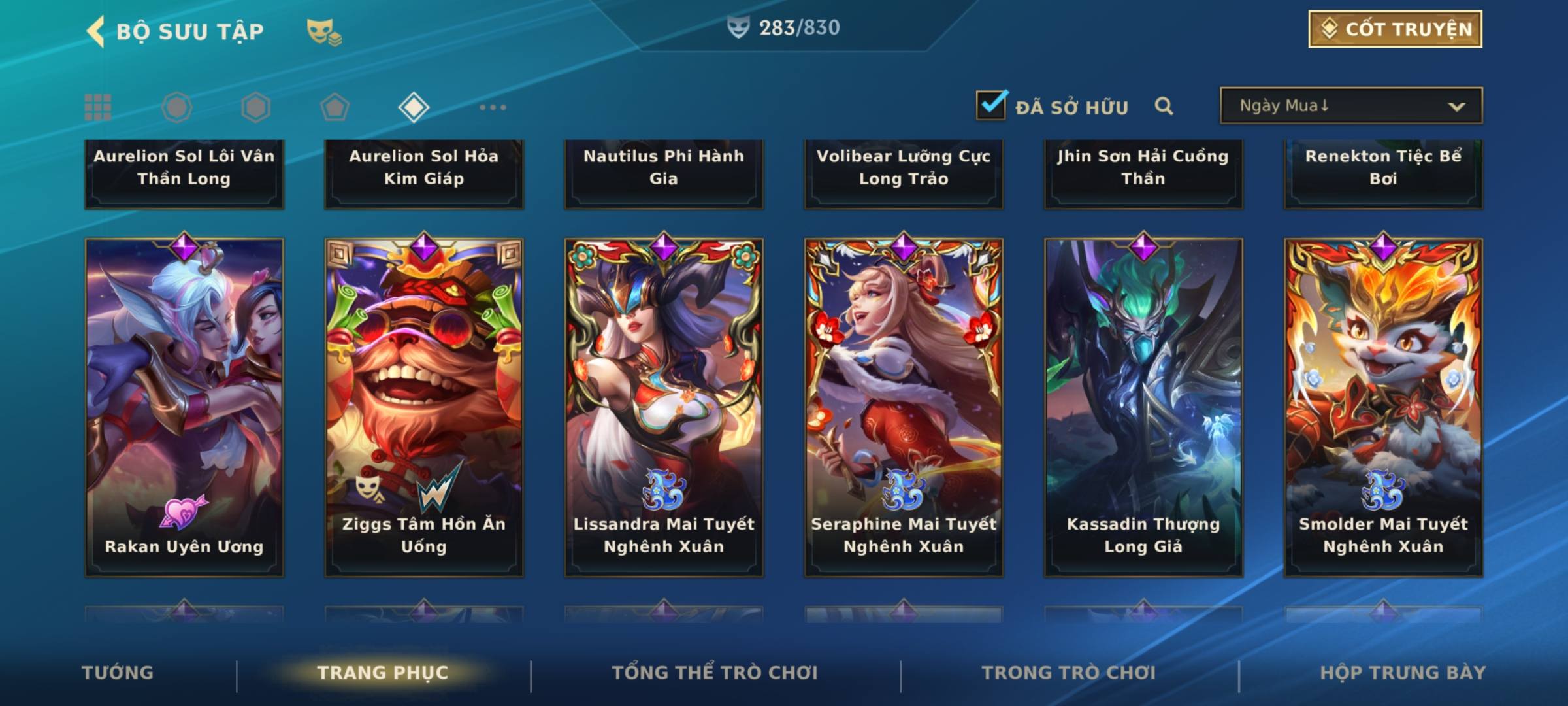The height and width of the screenshot is (706, 1568).
Task: Select Rakan Uyên Ương skin card
Action: click(184, 407)
